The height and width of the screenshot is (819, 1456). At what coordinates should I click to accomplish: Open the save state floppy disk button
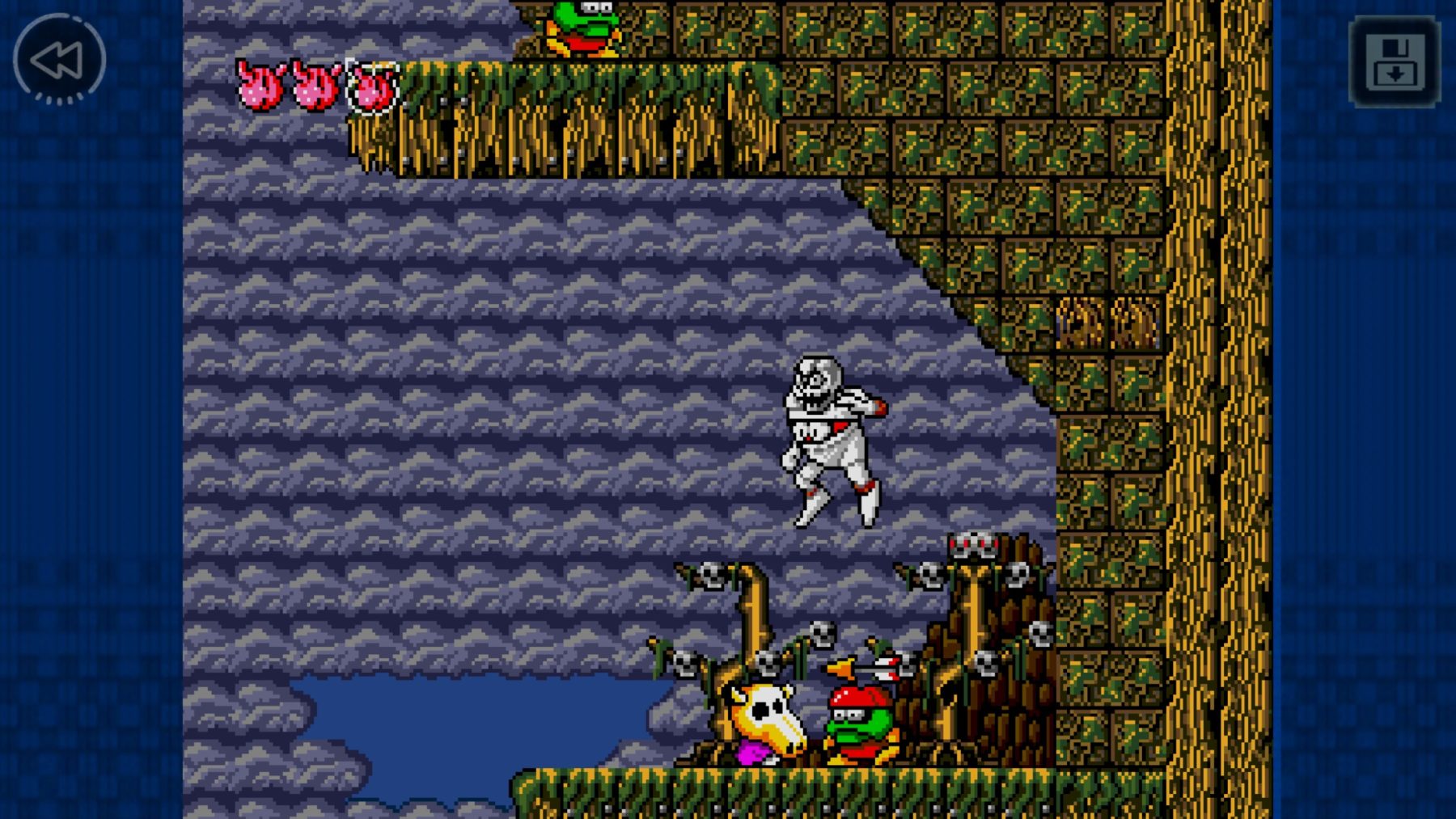pos(1395,62)
